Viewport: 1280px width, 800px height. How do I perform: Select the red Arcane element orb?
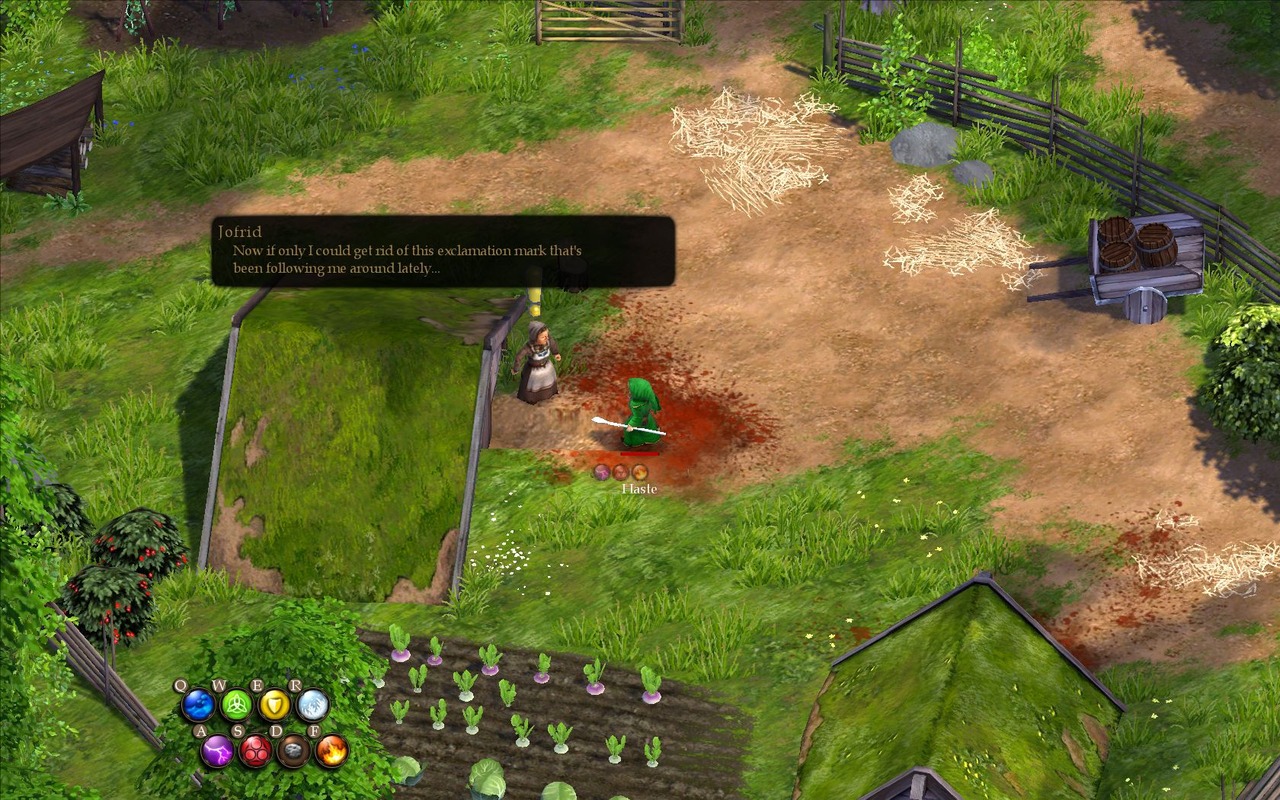(x=255, y=750)
